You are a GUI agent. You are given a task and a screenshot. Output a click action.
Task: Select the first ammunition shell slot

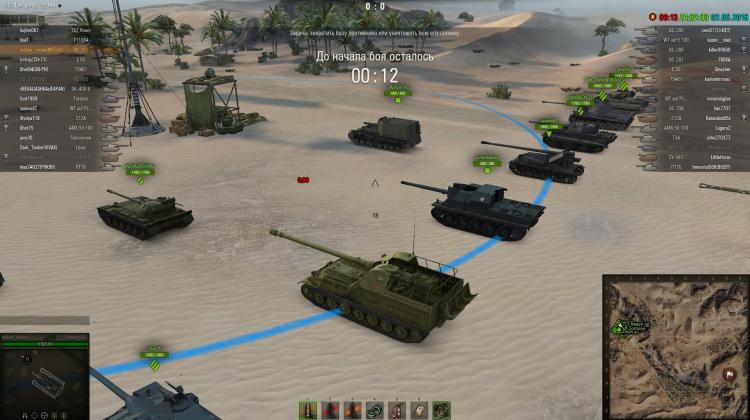pos(309,409)
